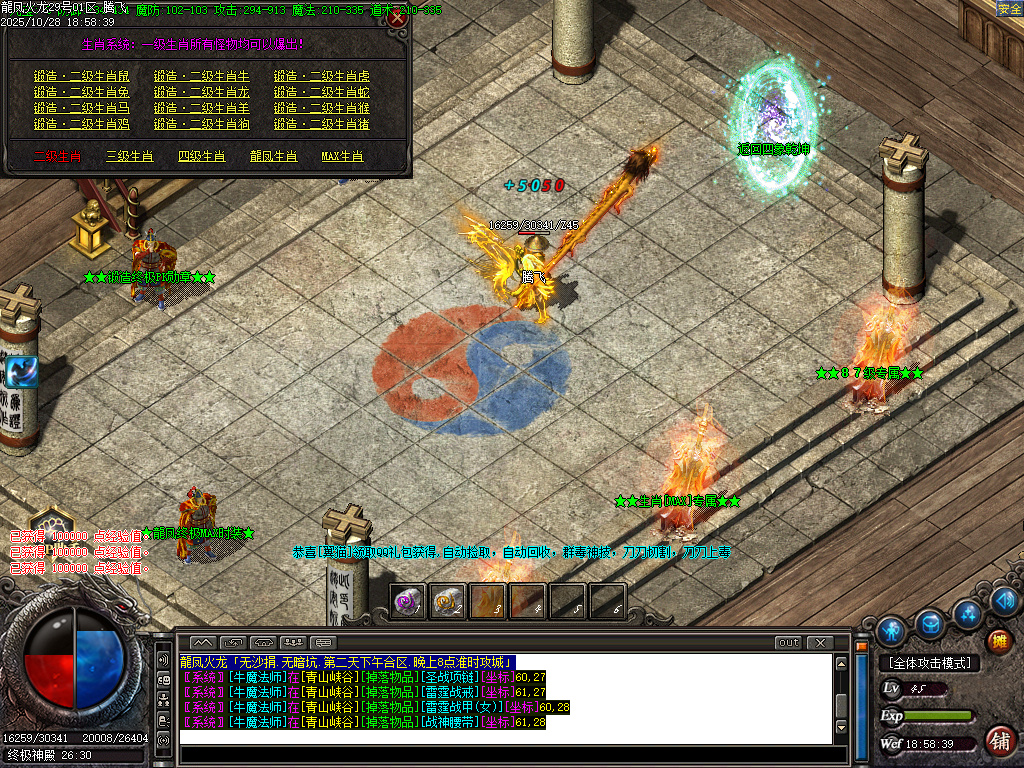The width and height of the screenshot is (1024, 768).
Task: Click the chat text input field
Action: click(x=505, y=737)
